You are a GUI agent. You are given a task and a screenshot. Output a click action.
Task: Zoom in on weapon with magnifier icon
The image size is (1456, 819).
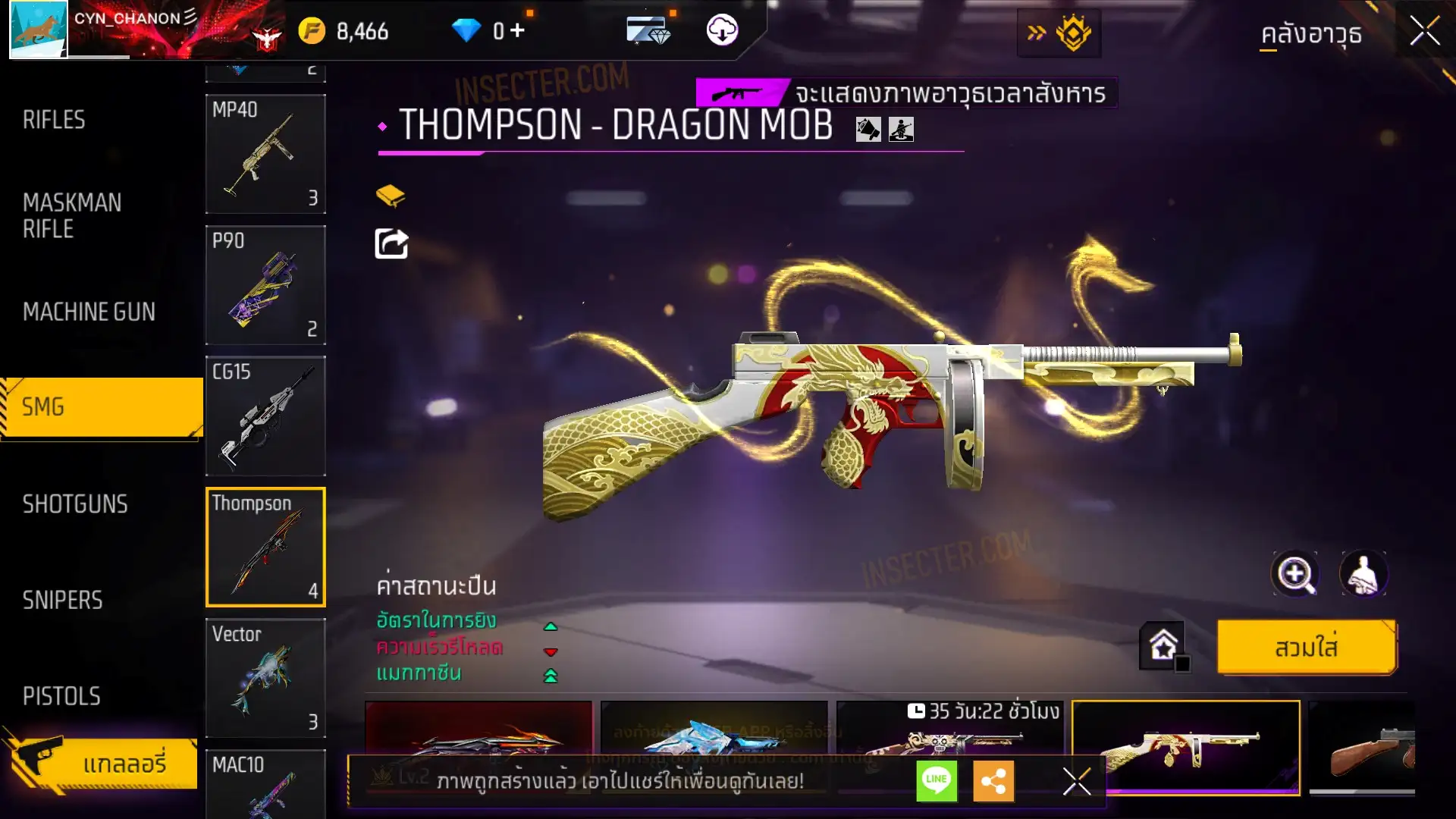(1294, 574)
